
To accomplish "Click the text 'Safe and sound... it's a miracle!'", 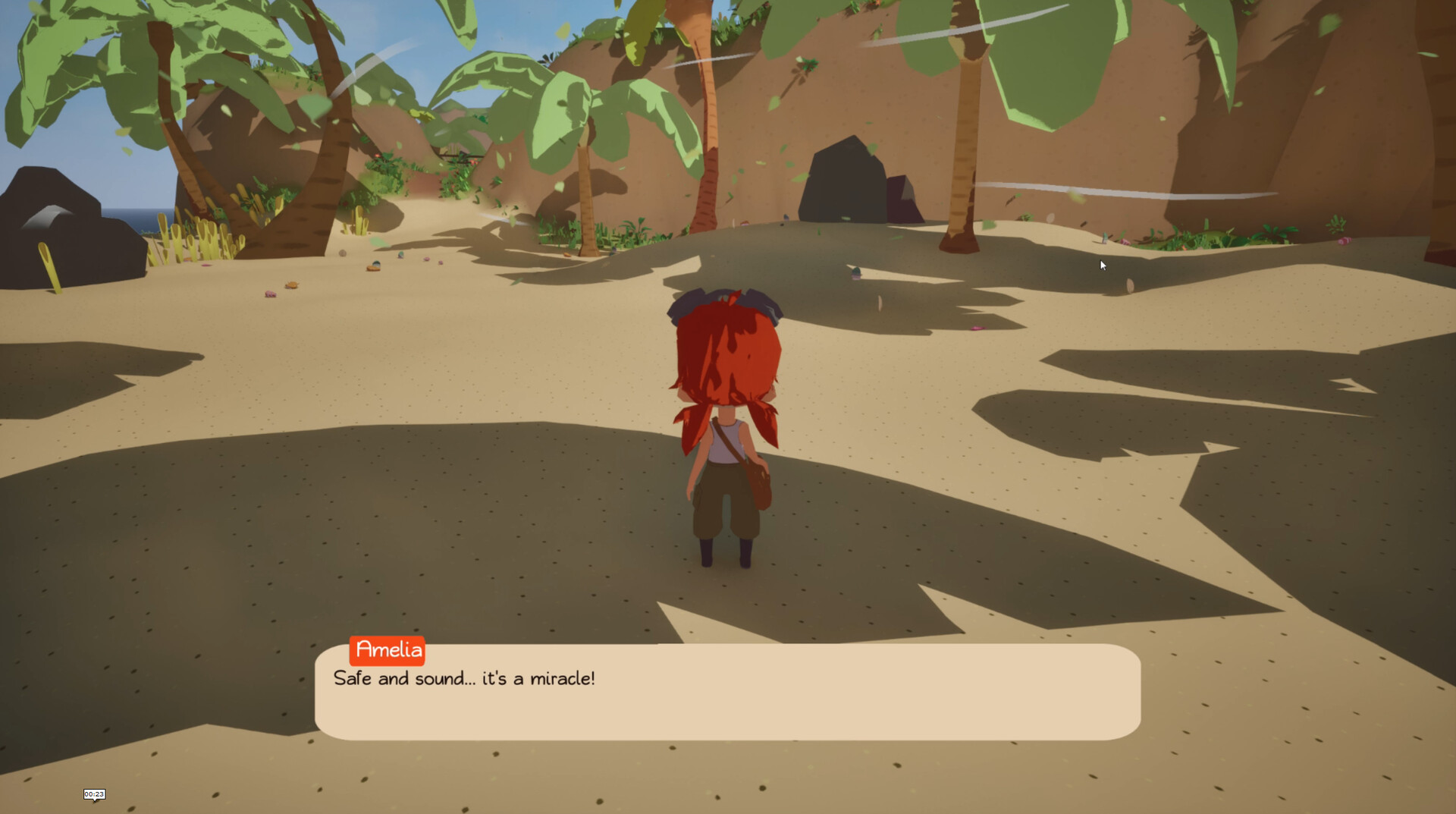I will tap(464, 679).
